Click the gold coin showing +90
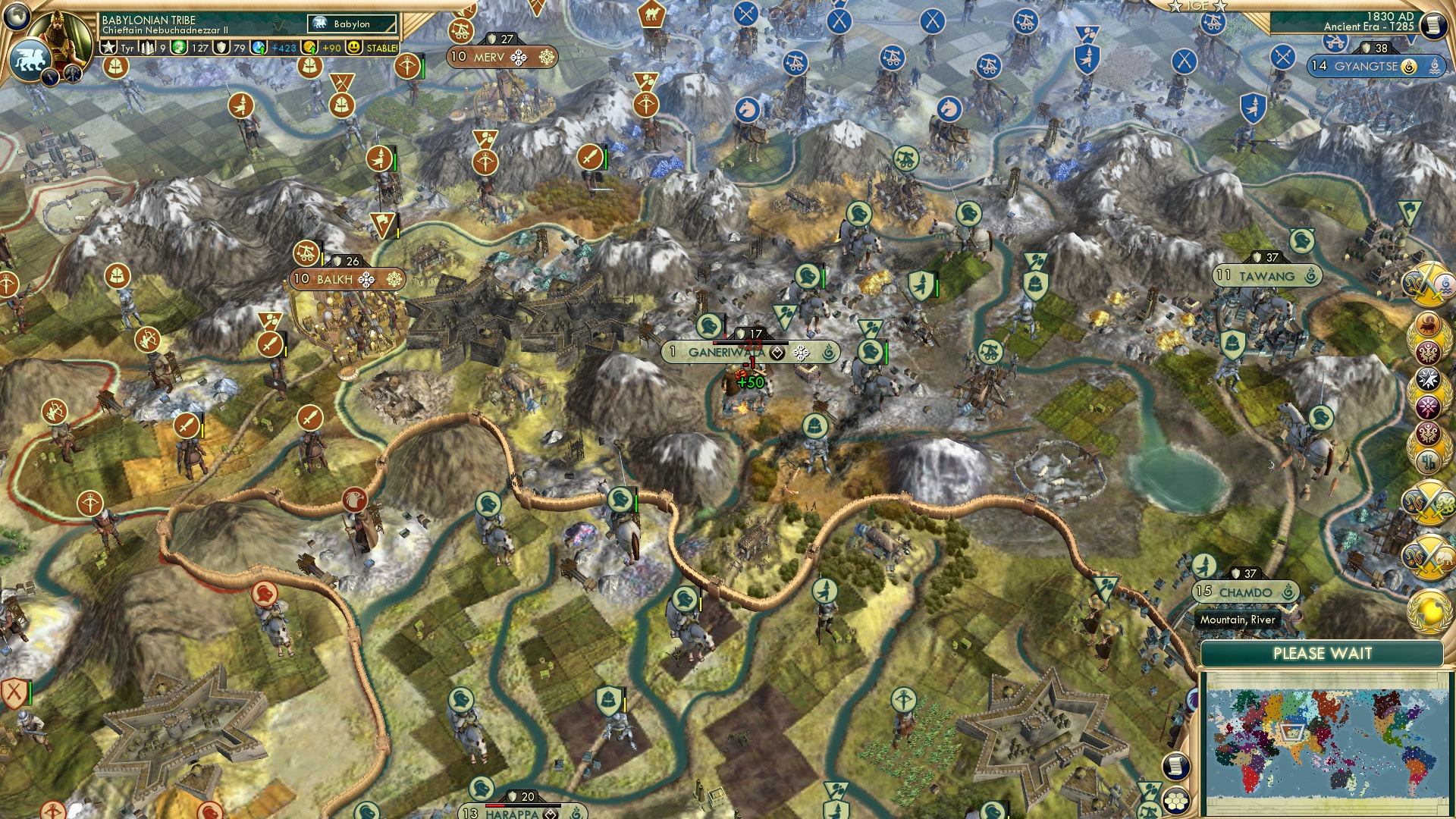Viewport: 1456px width, 819px height. 310,48
